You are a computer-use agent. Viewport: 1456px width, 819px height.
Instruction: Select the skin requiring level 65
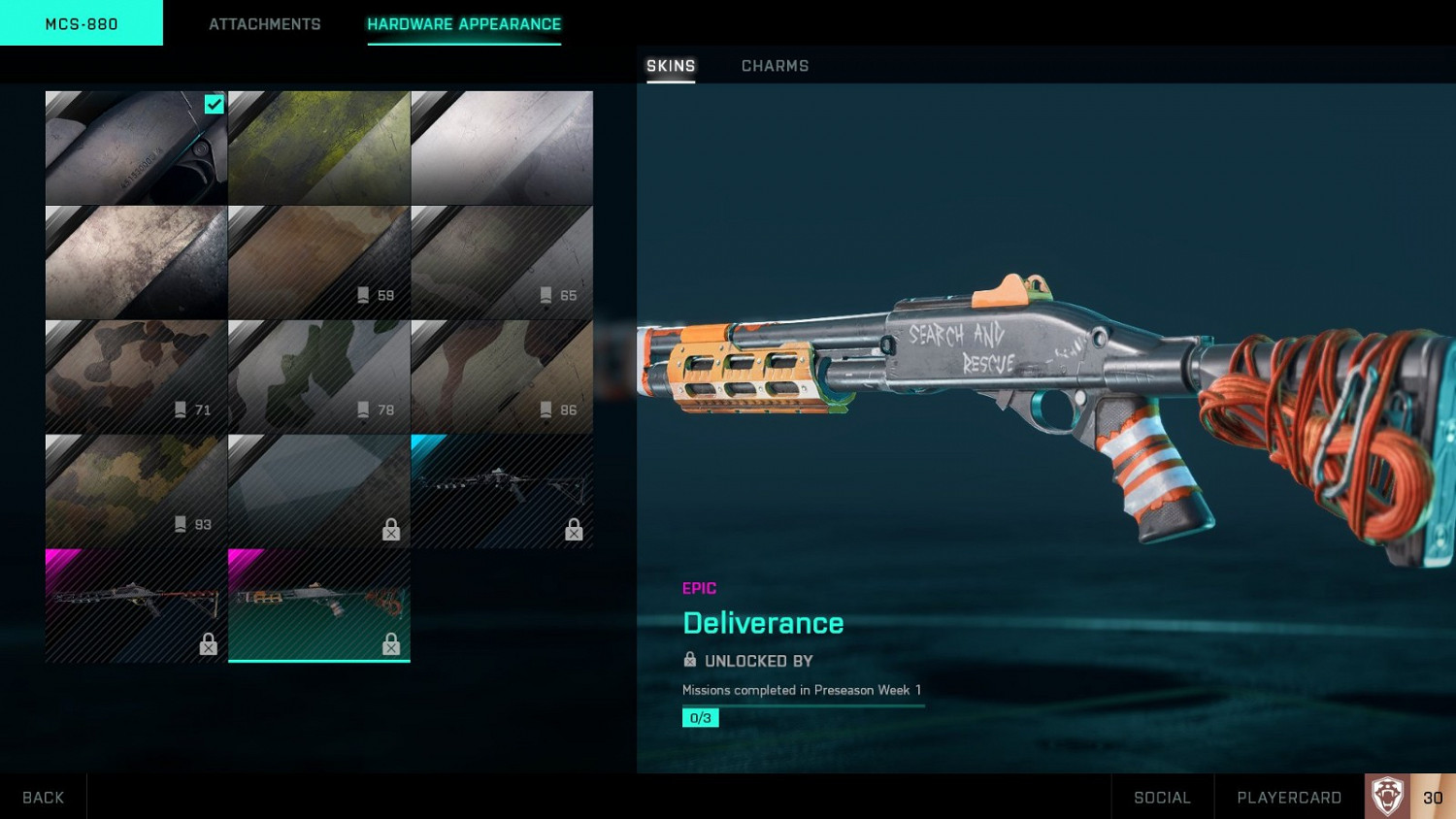[x=502, y=262]
